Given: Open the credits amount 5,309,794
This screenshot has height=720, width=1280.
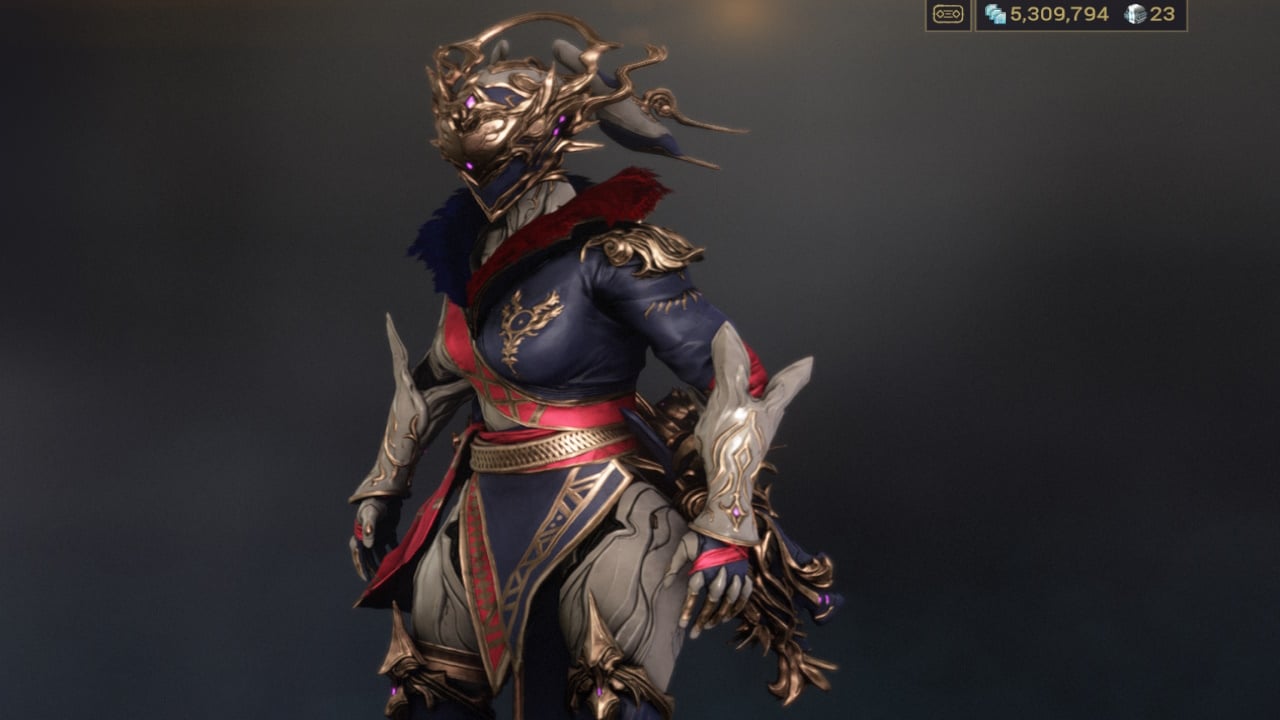Looking at the screenshot, I should point(1060,16).
